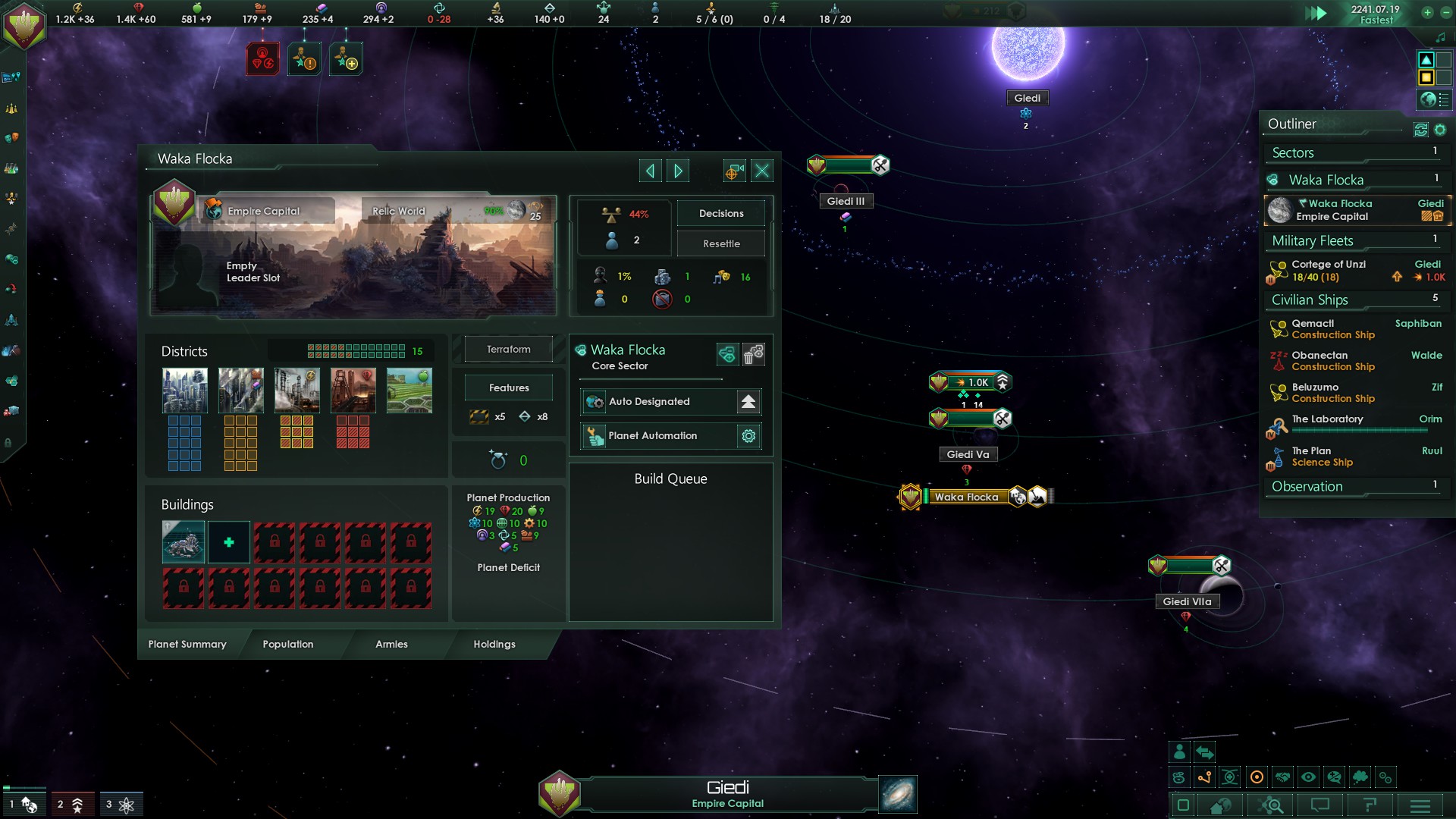The image size is (1456, 819).
Task: Toggle Planet Automation for Waka Flocka
Action: (748, 436)
